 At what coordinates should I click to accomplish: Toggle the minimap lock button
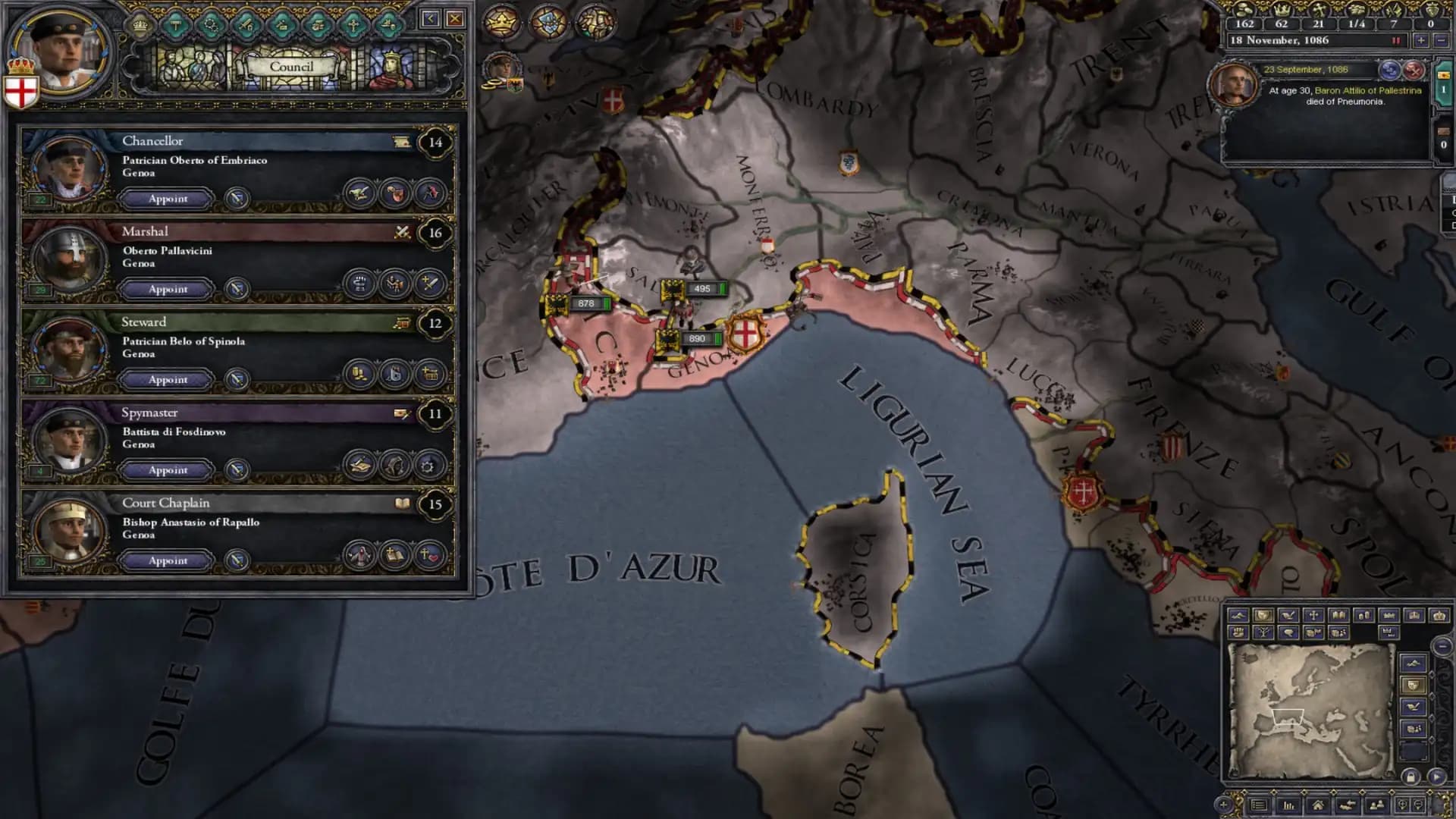point(1410,777)
